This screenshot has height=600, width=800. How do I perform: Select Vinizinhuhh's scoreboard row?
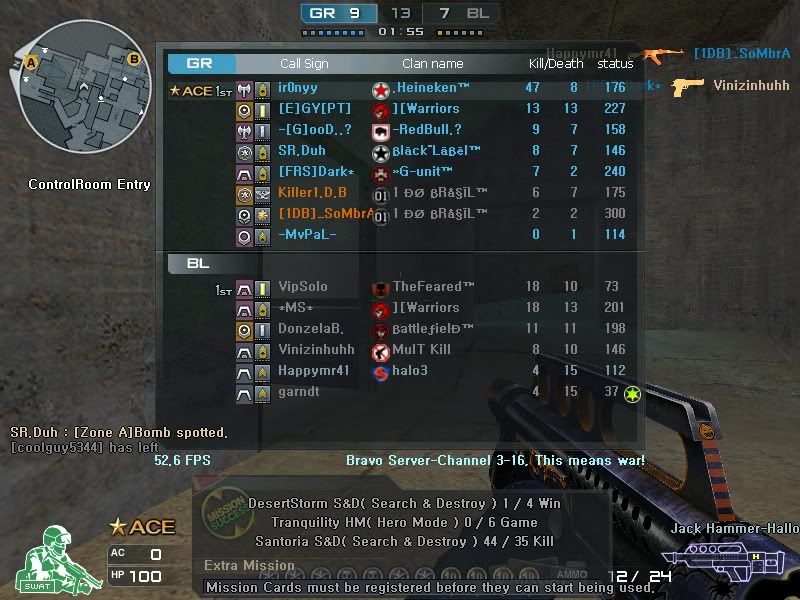pos(400,350)
